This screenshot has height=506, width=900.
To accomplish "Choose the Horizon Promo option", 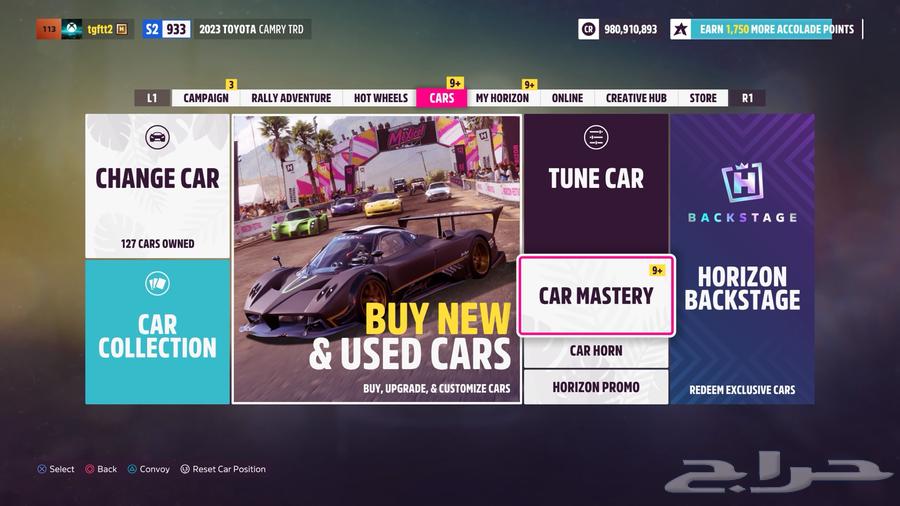I will [596, 387].
